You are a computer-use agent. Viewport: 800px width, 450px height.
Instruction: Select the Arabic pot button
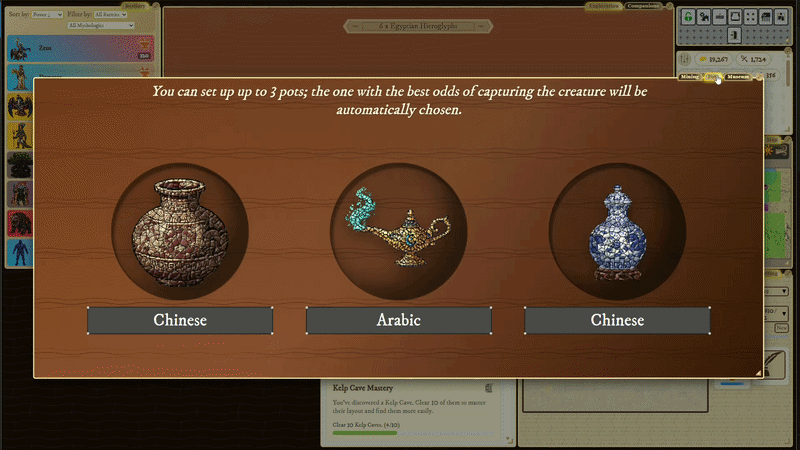pos(398,321)
